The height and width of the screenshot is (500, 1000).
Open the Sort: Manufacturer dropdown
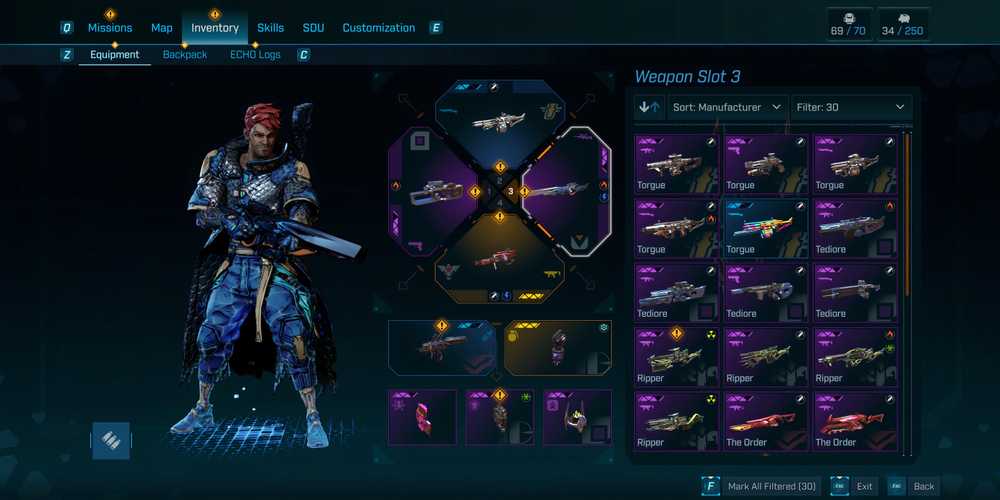(x=727, y=107)
